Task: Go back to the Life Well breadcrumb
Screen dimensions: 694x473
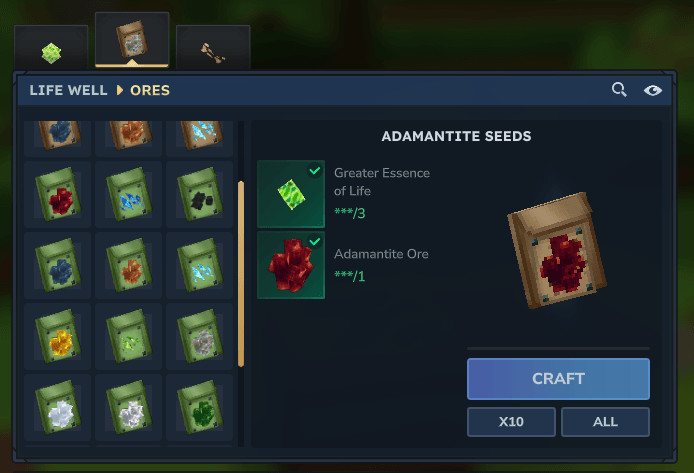Action: tap(68, 90)
